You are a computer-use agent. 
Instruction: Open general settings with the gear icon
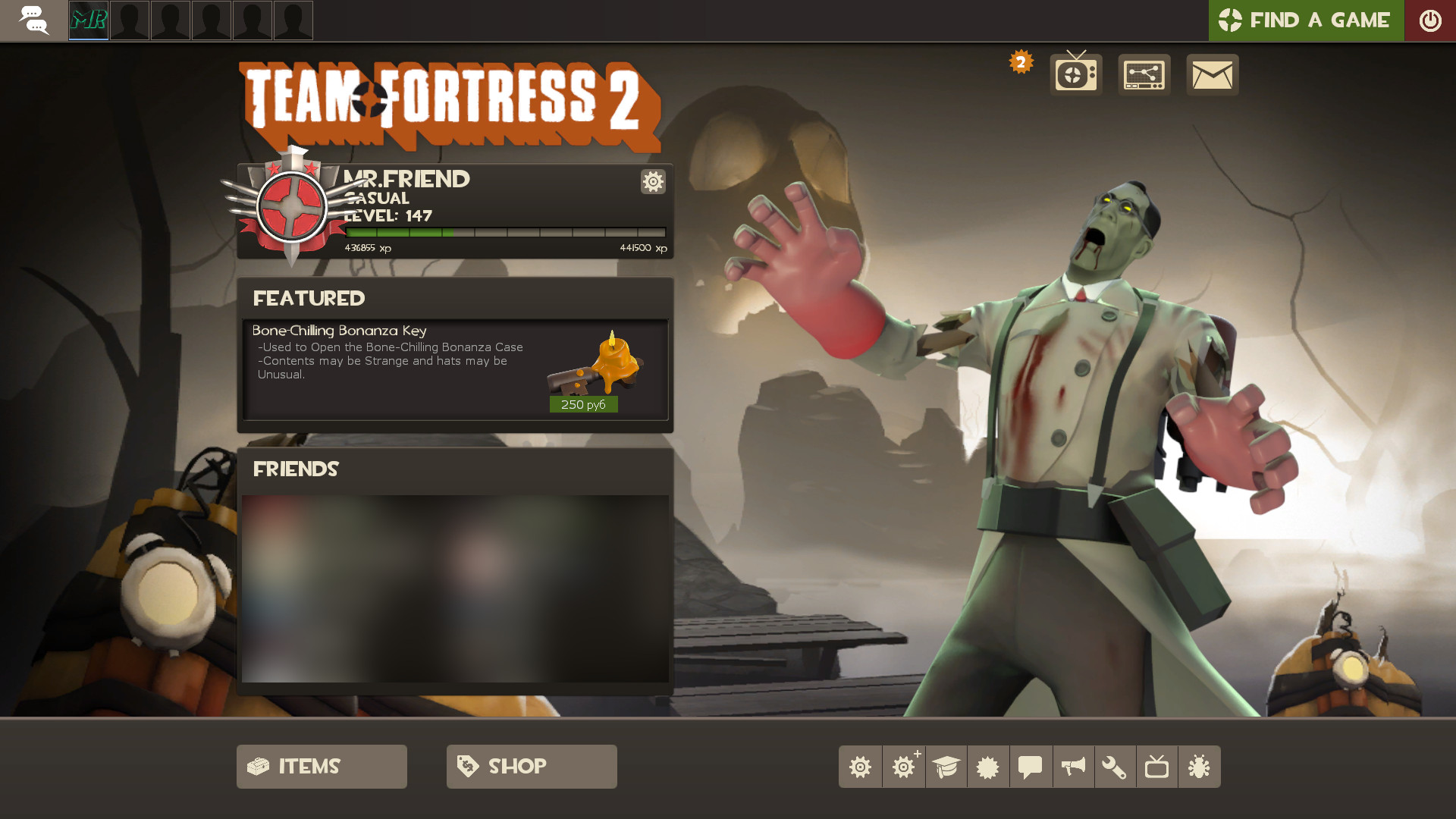pyautogui.click(x=860, y=766)
